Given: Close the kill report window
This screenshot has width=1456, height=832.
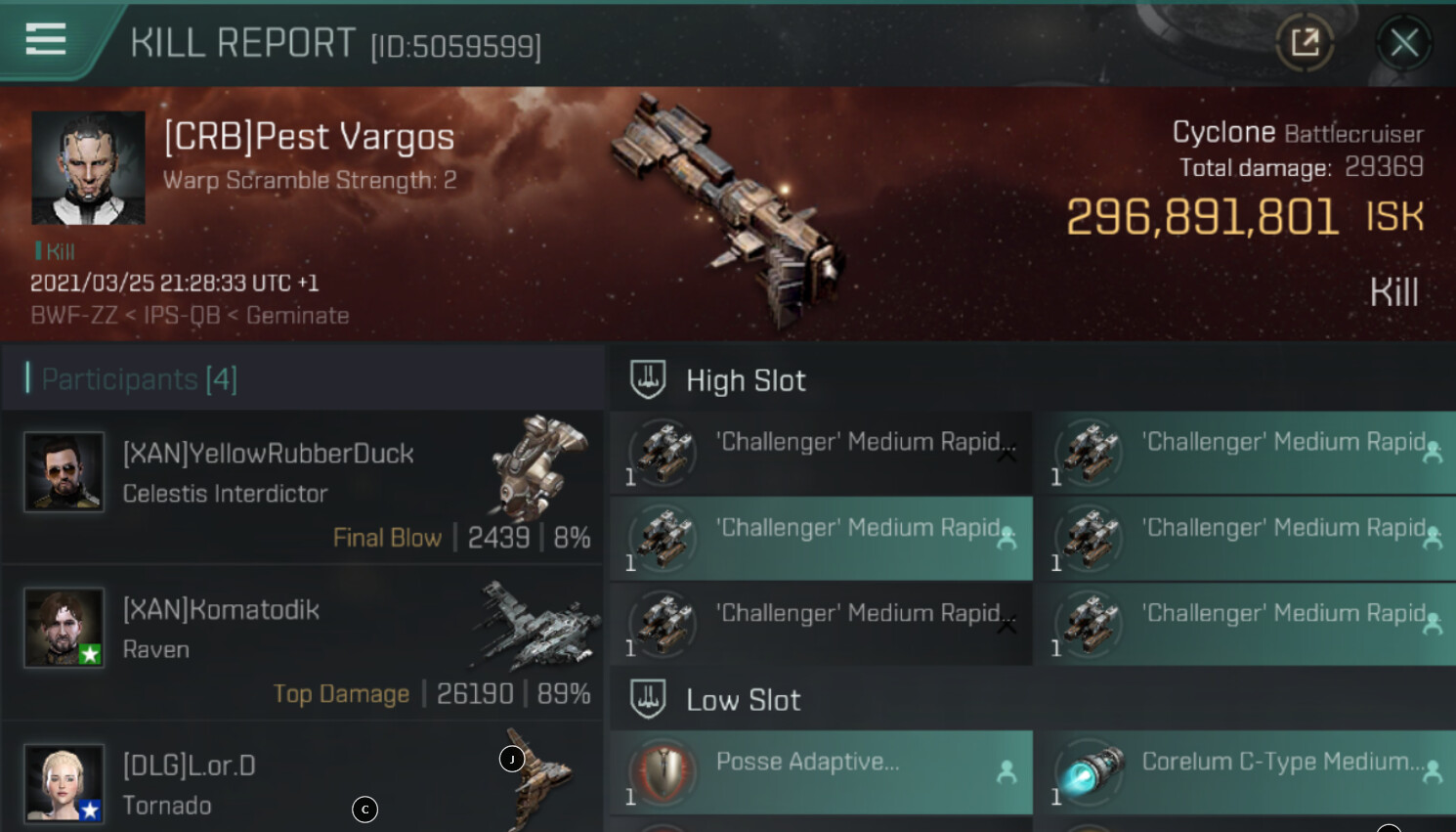Looking at the screenshot, I should 1404,43.
